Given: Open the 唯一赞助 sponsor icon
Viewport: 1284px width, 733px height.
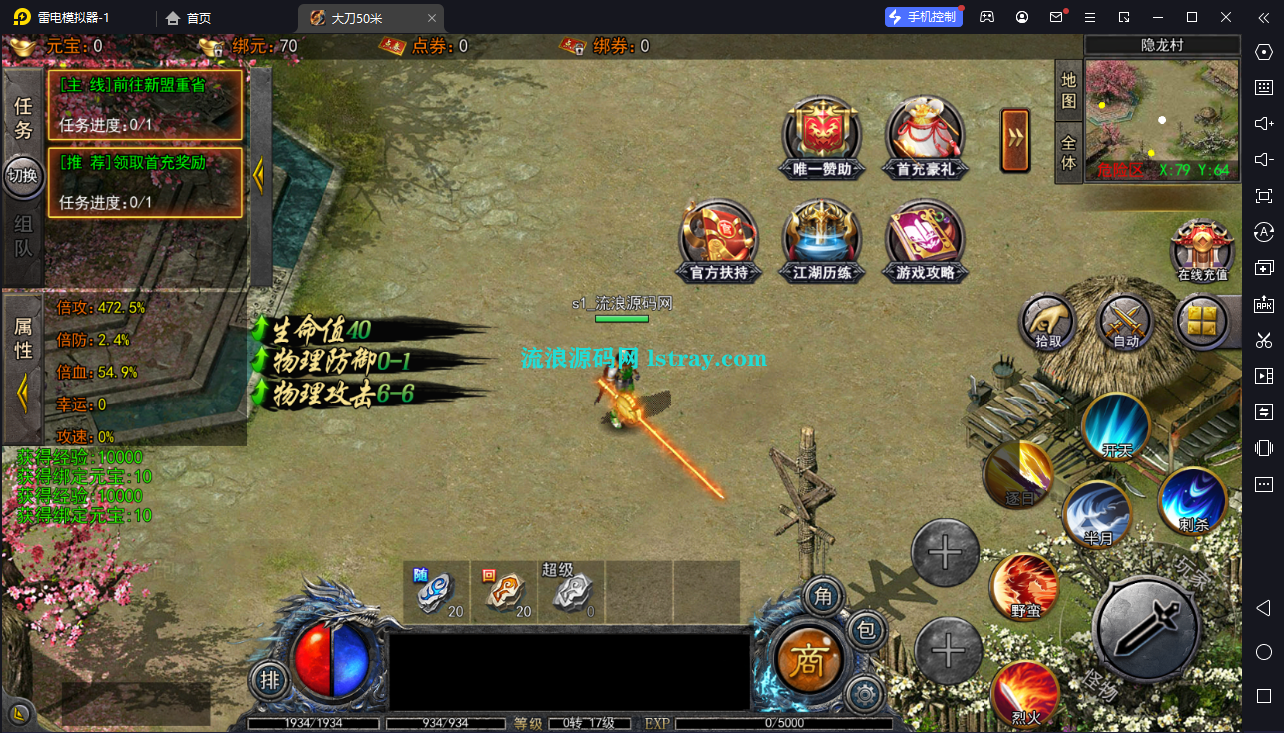Looking at the screenshot, I should [x=822, y=137].
